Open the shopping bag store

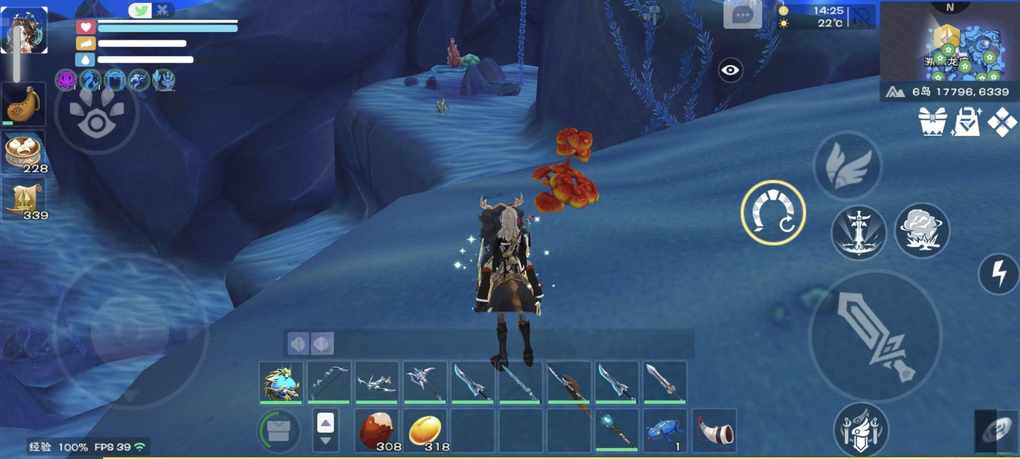pos(967,122)
